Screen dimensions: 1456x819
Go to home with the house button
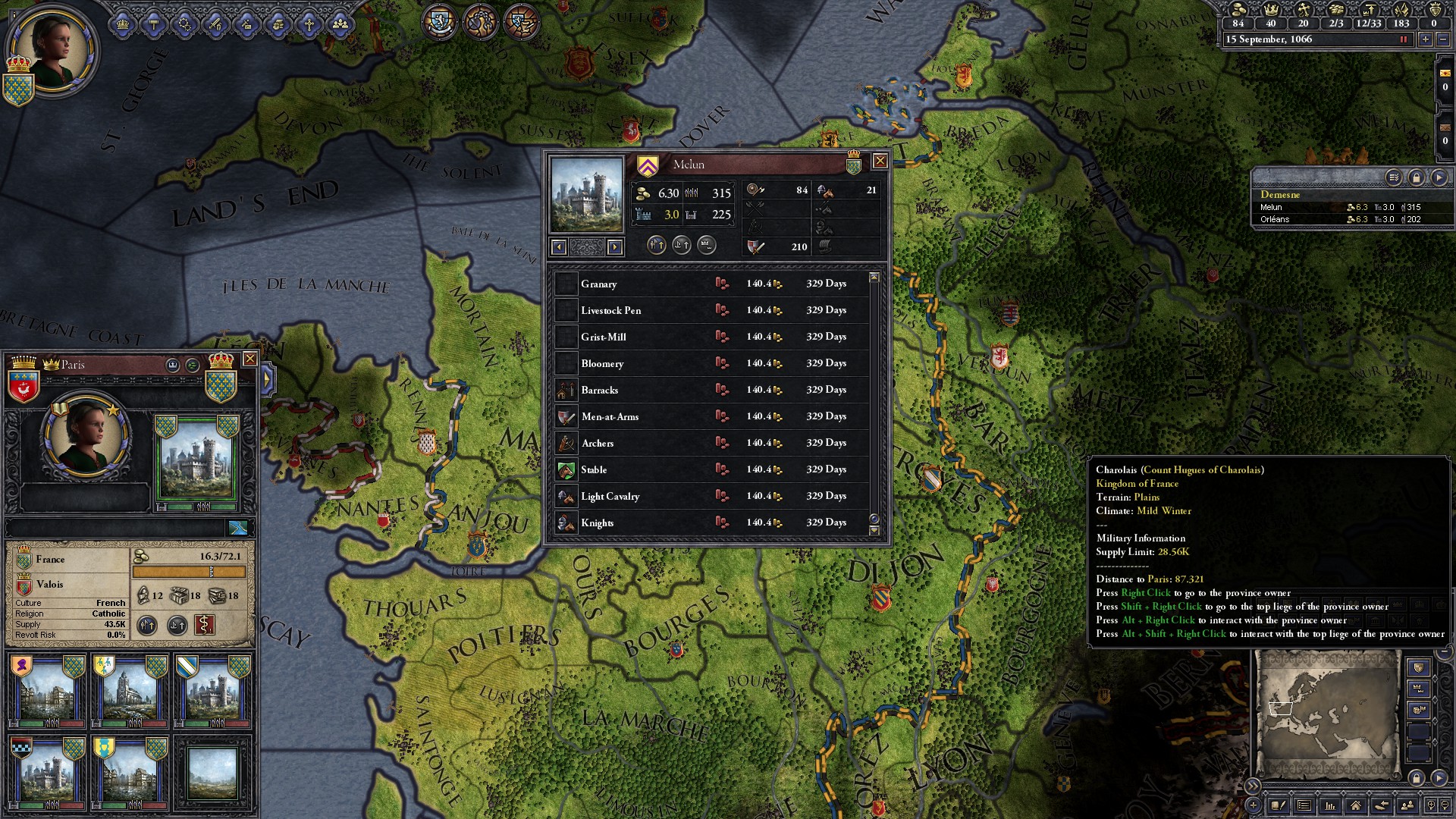click(x=1355, y=805)
